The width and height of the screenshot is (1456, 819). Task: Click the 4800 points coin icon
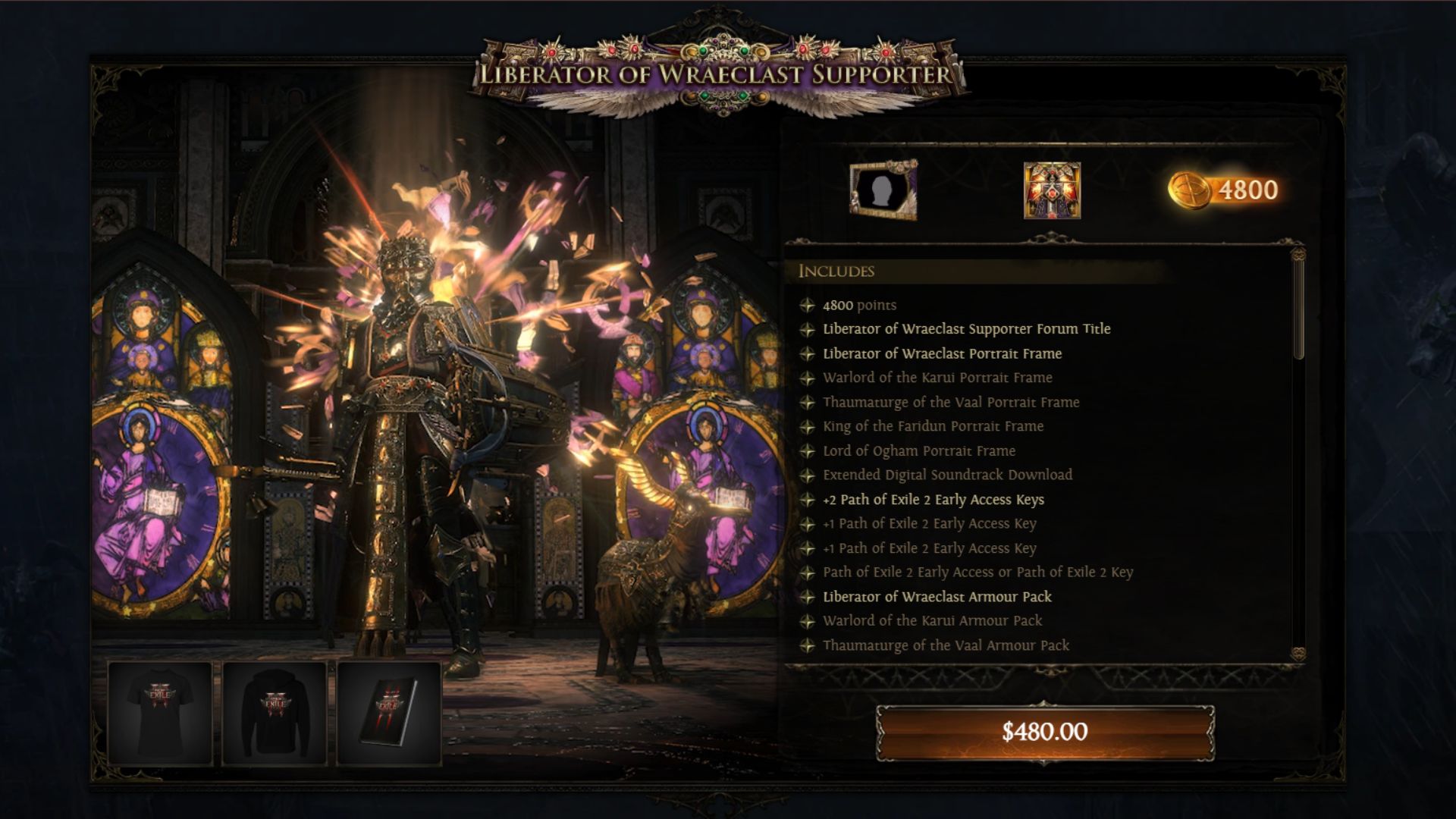pos(1189,190)
